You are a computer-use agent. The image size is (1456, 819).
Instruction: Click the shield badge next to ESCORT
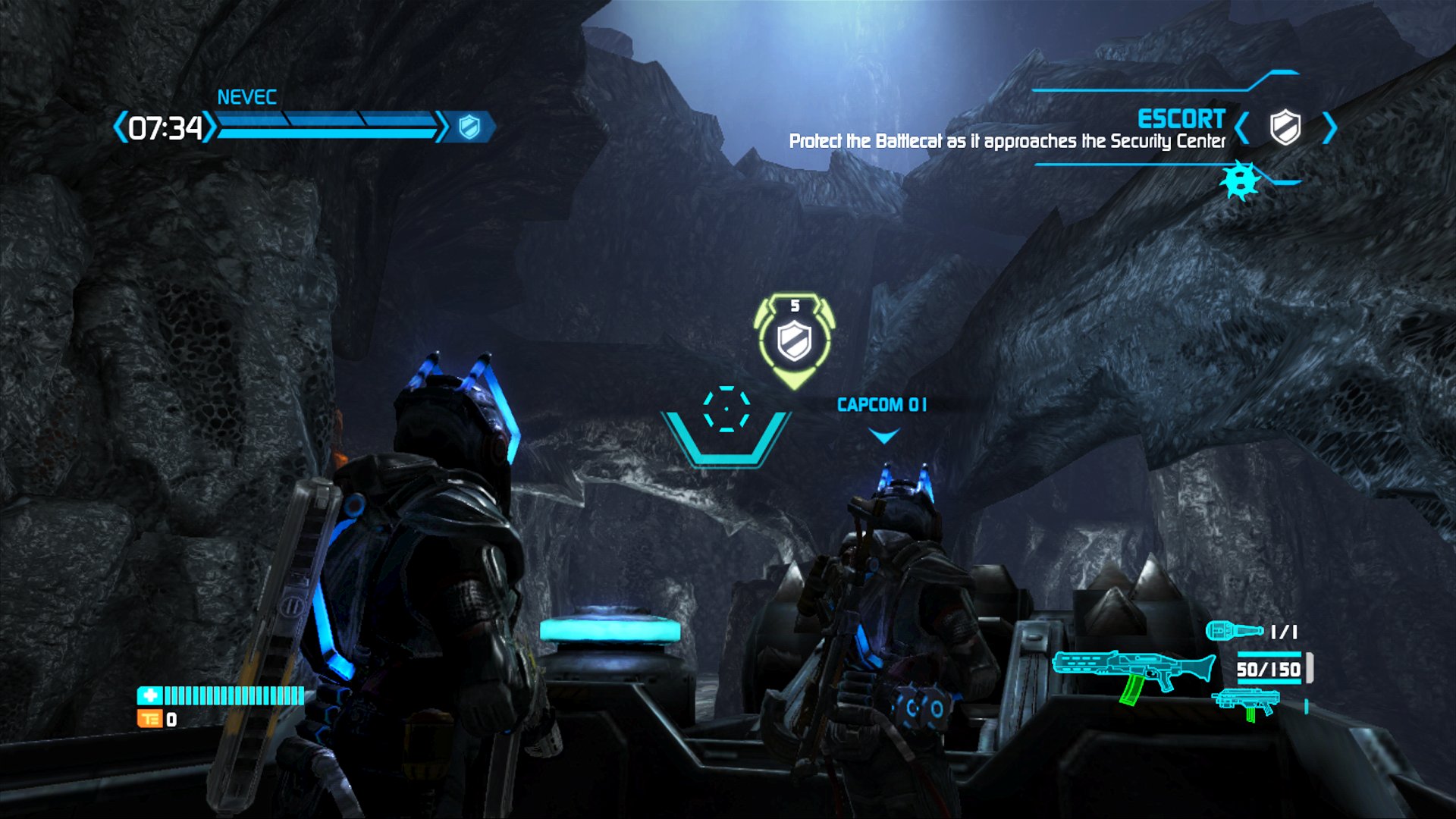click(1286, 128)
